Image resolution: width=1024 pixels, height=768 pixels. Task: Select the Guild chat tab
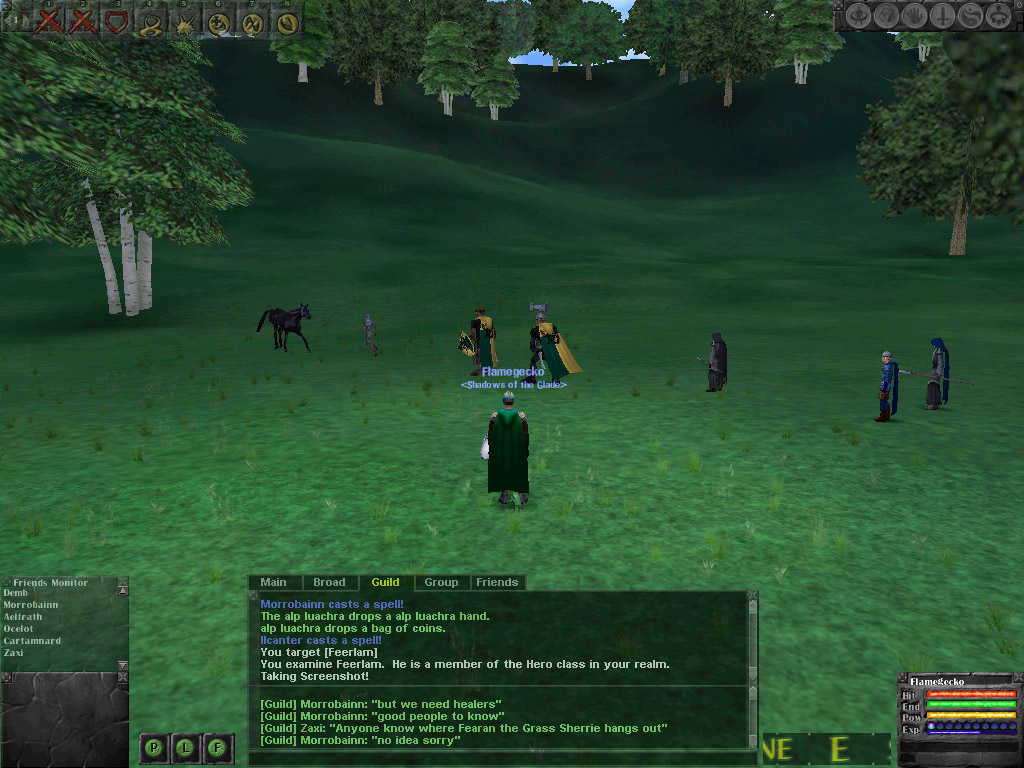click(x=385, y=583)
